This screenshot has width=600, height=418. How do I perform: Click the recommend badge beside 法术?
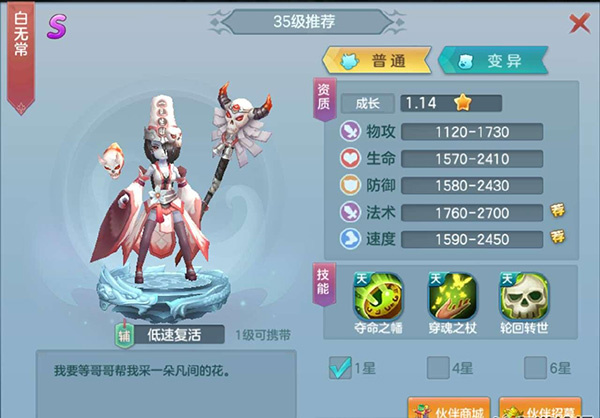tap(558, 210)
